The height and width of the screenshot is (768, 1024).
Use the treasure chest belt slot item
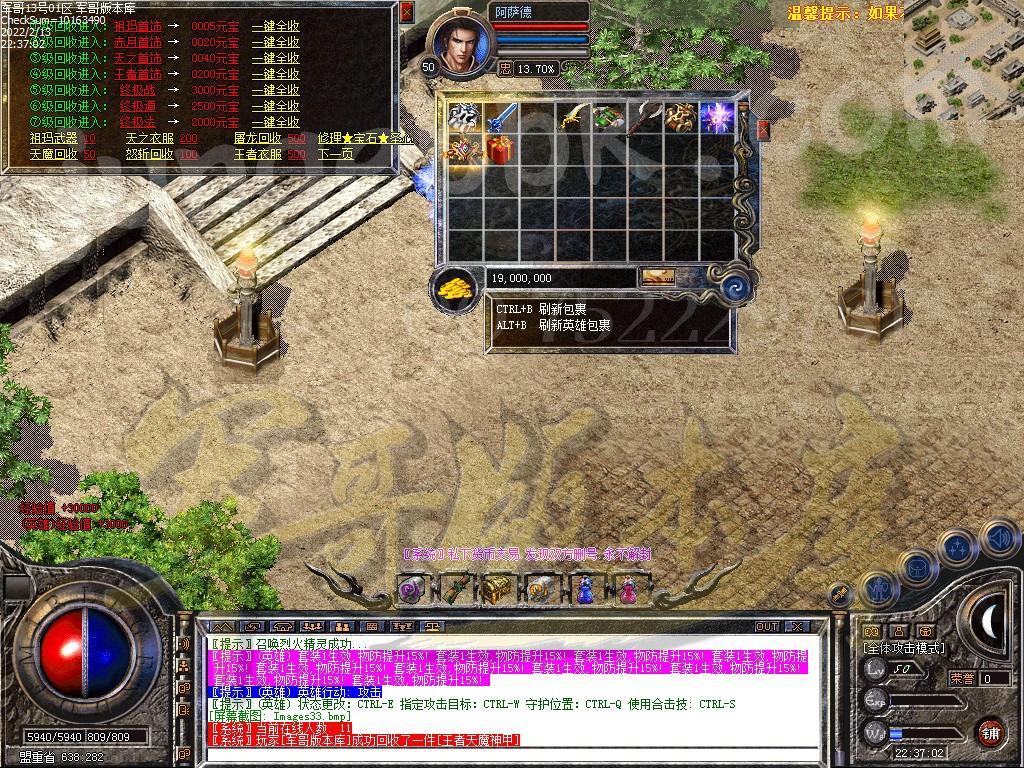(x=497, y=590)
